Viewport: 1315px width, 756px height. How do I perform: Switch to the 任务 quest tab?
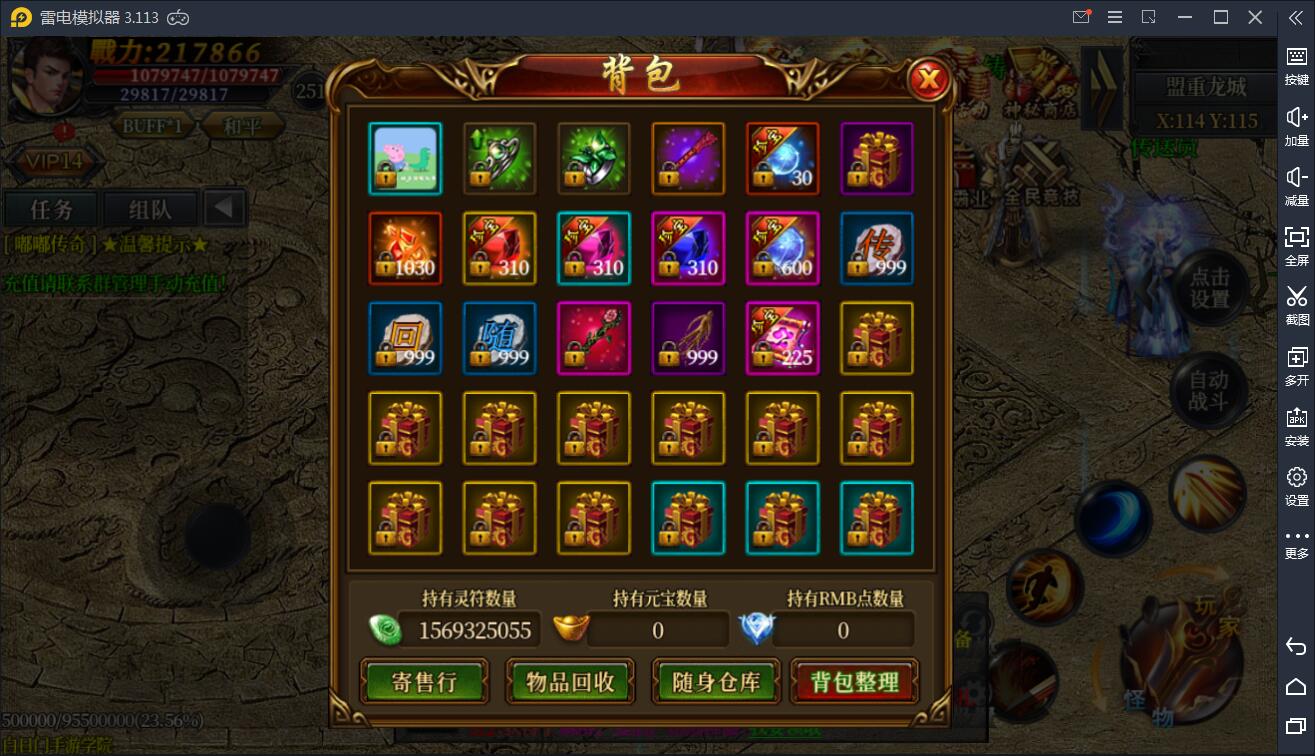[49, 209]
